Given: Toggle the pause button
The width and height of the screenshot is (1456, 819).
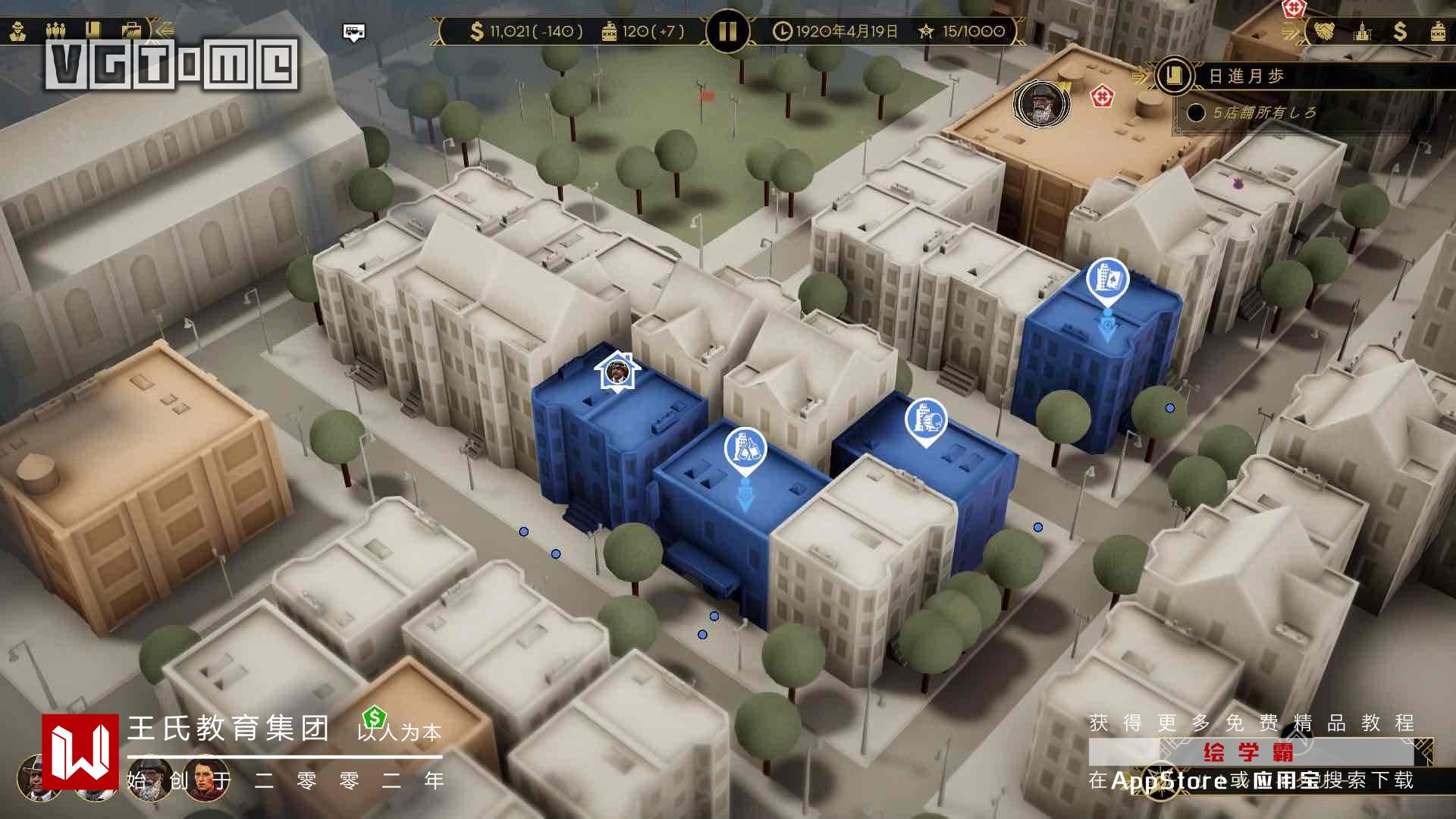Looking at the screenshot, I should click(727, 31).
